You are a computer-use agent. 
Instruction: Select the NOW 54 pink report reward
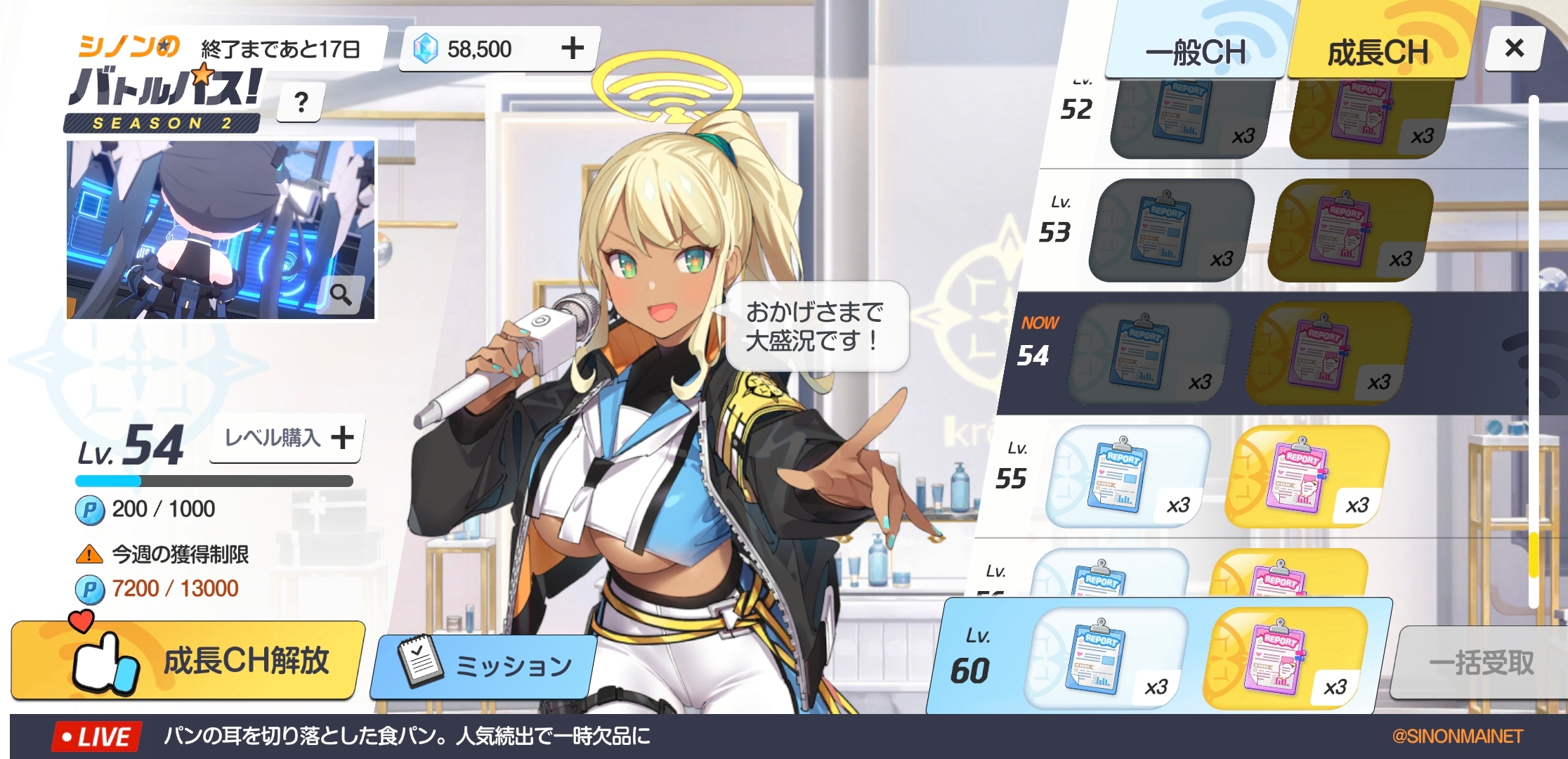point(1327,353)
